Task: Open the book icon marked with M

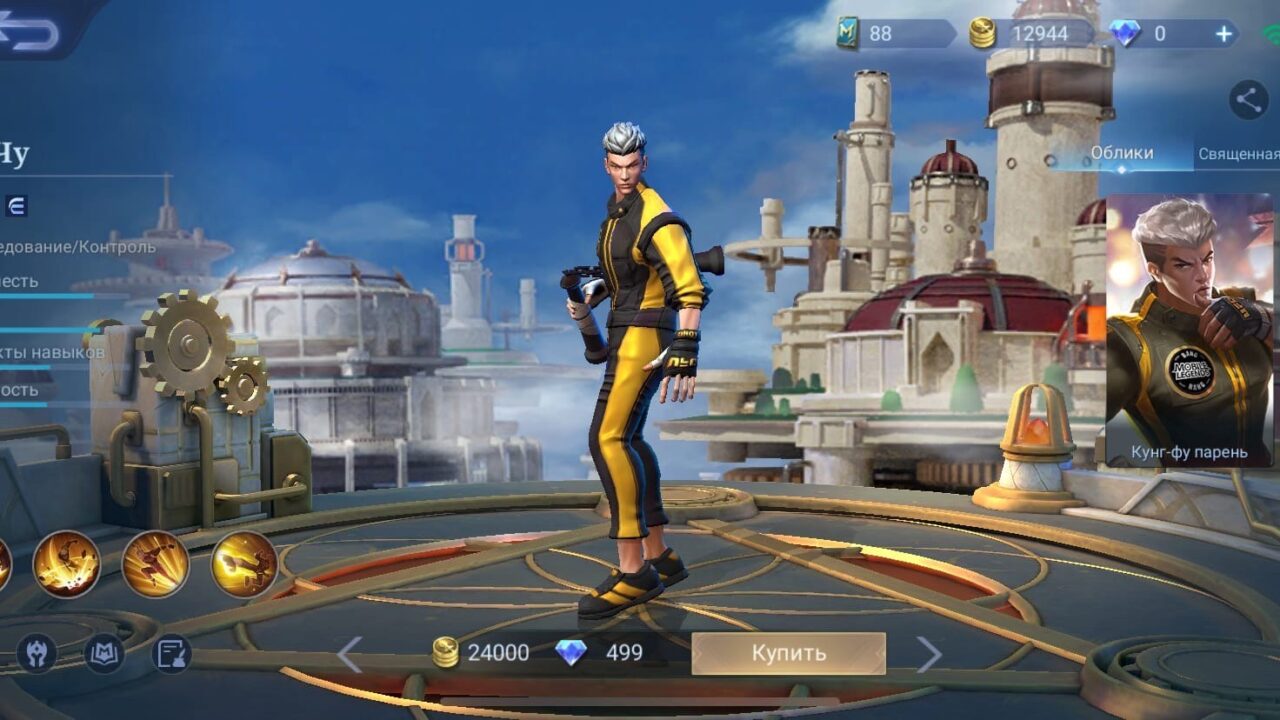Action: (104, 653)
